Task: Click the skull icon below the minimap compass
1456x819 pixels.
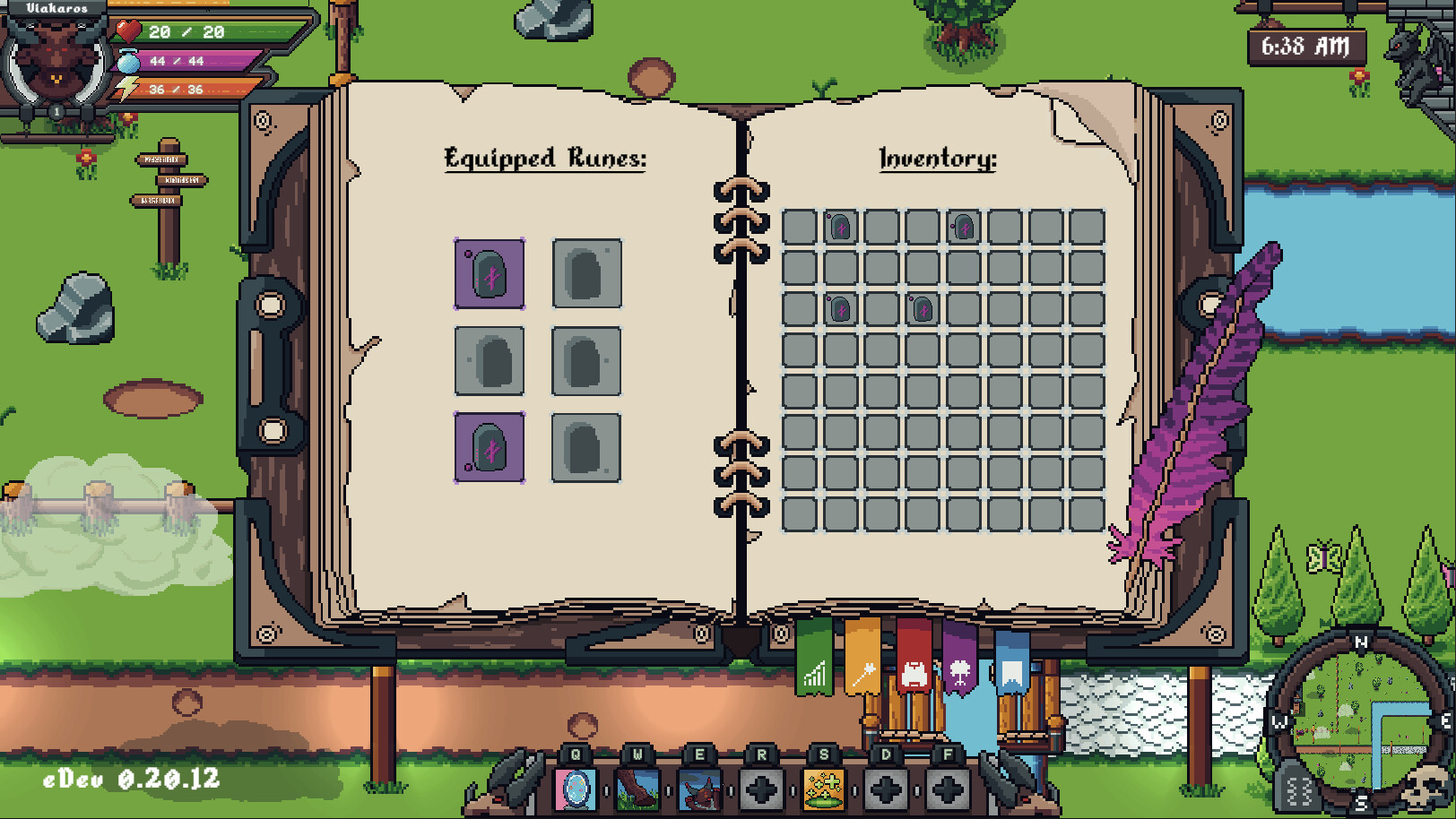Action: pyautogui.click(x=1425, y=787)
